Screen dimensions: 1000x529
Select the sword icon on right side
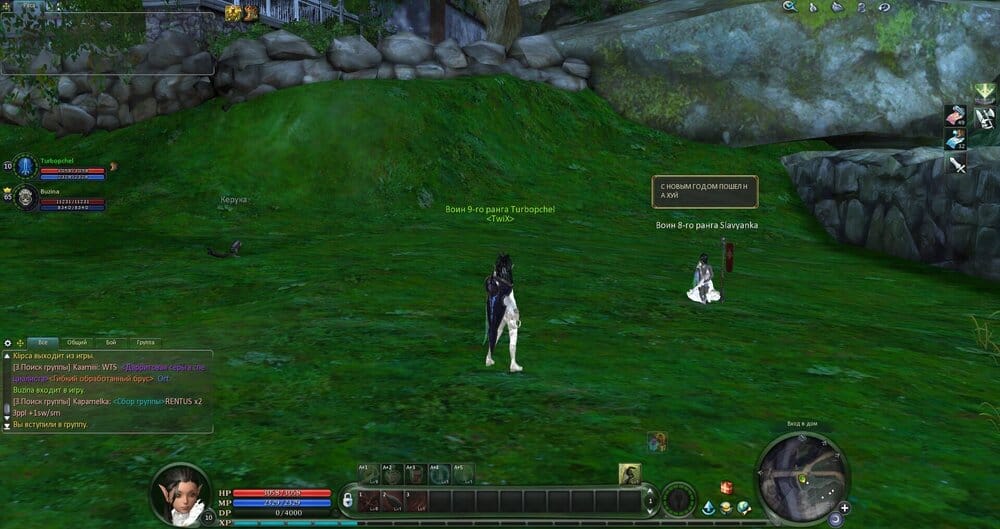[x=957, y=163]
